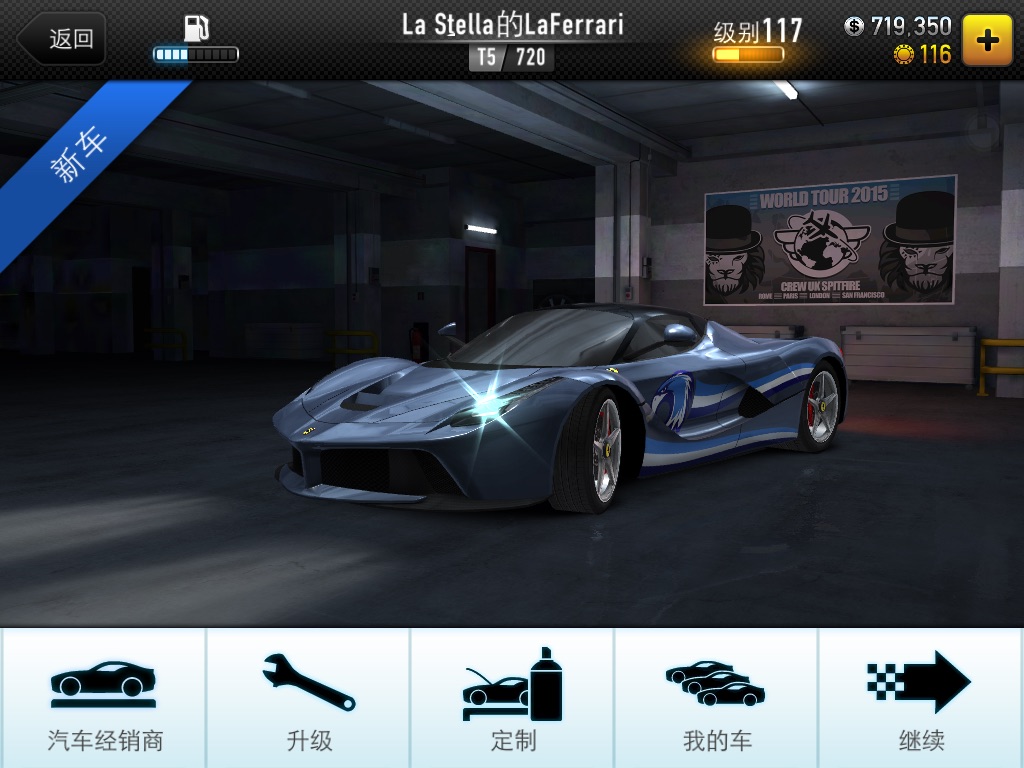1024x768 pixels.
Task: Tap 继续 to continue
Action: (920, 698)
